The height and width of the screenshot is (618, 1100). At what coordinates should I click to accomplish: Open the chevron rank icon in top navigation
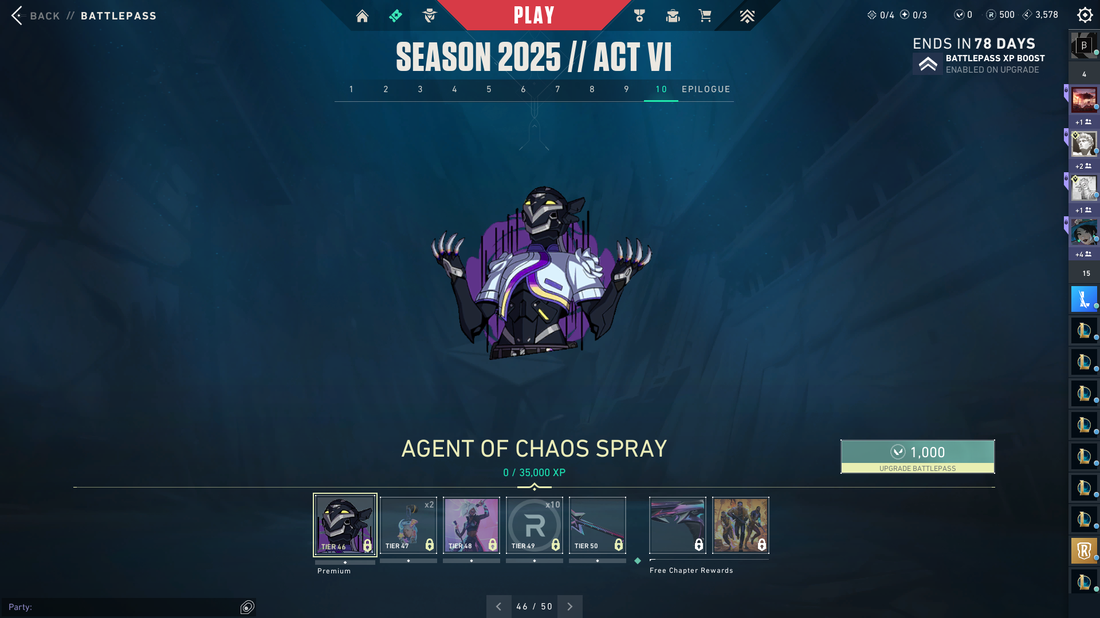click(x=747, y=16)
